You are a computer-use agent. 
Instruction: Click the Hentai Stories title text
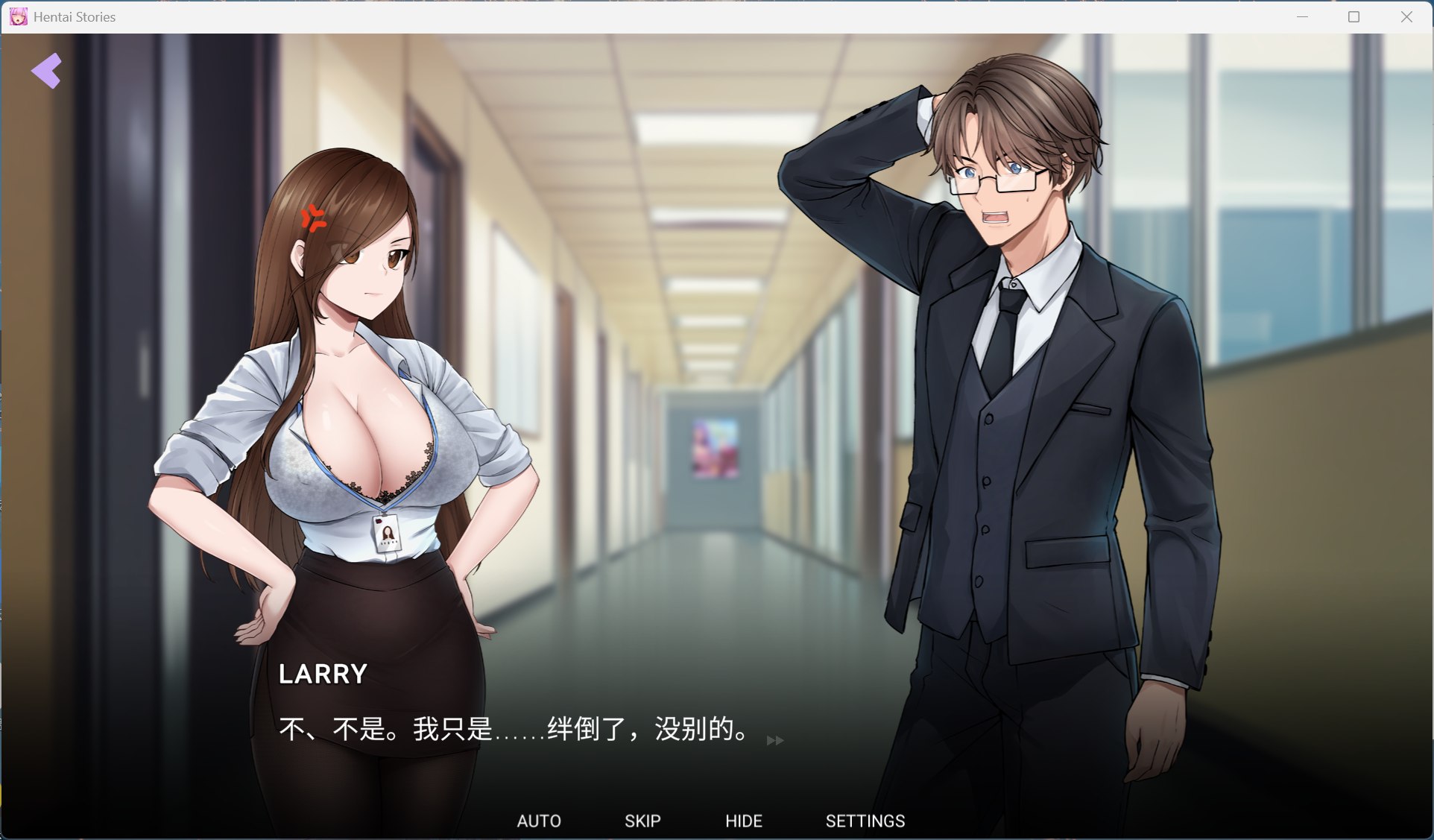click(72, 16)
